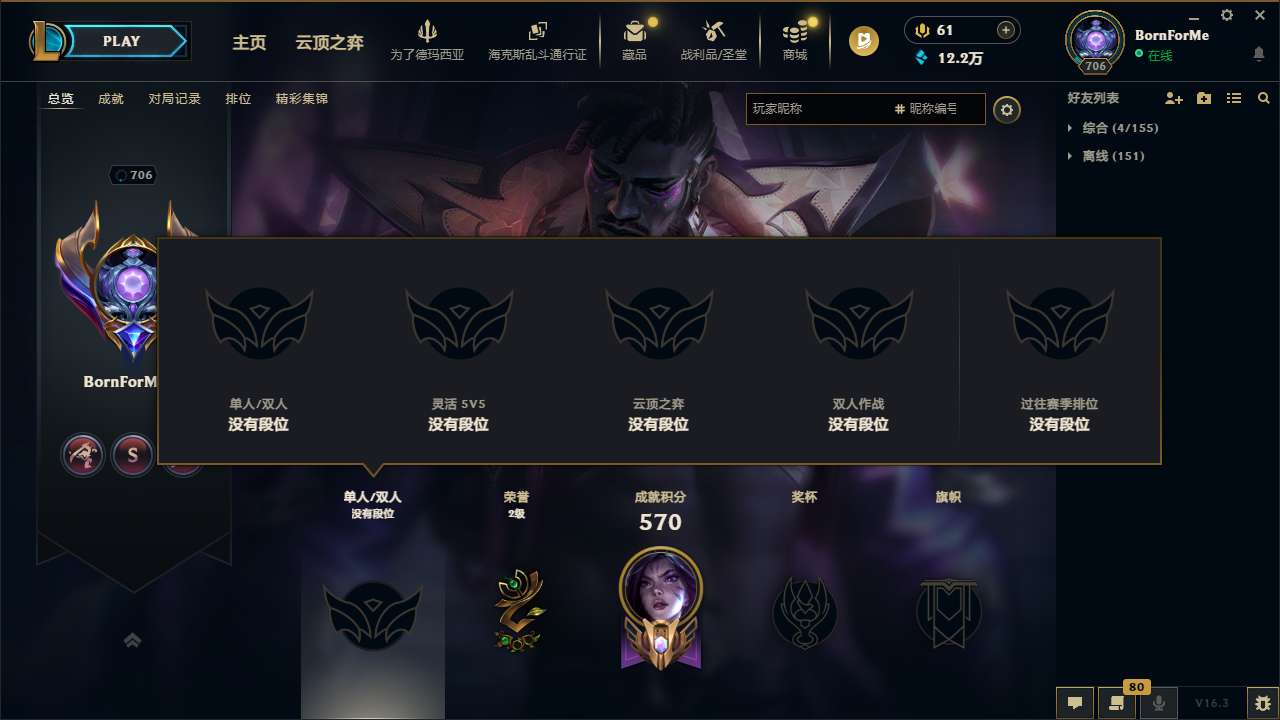Open 战利品/圣堂 loot icon
1280x720 pixels.
point(713,33)
